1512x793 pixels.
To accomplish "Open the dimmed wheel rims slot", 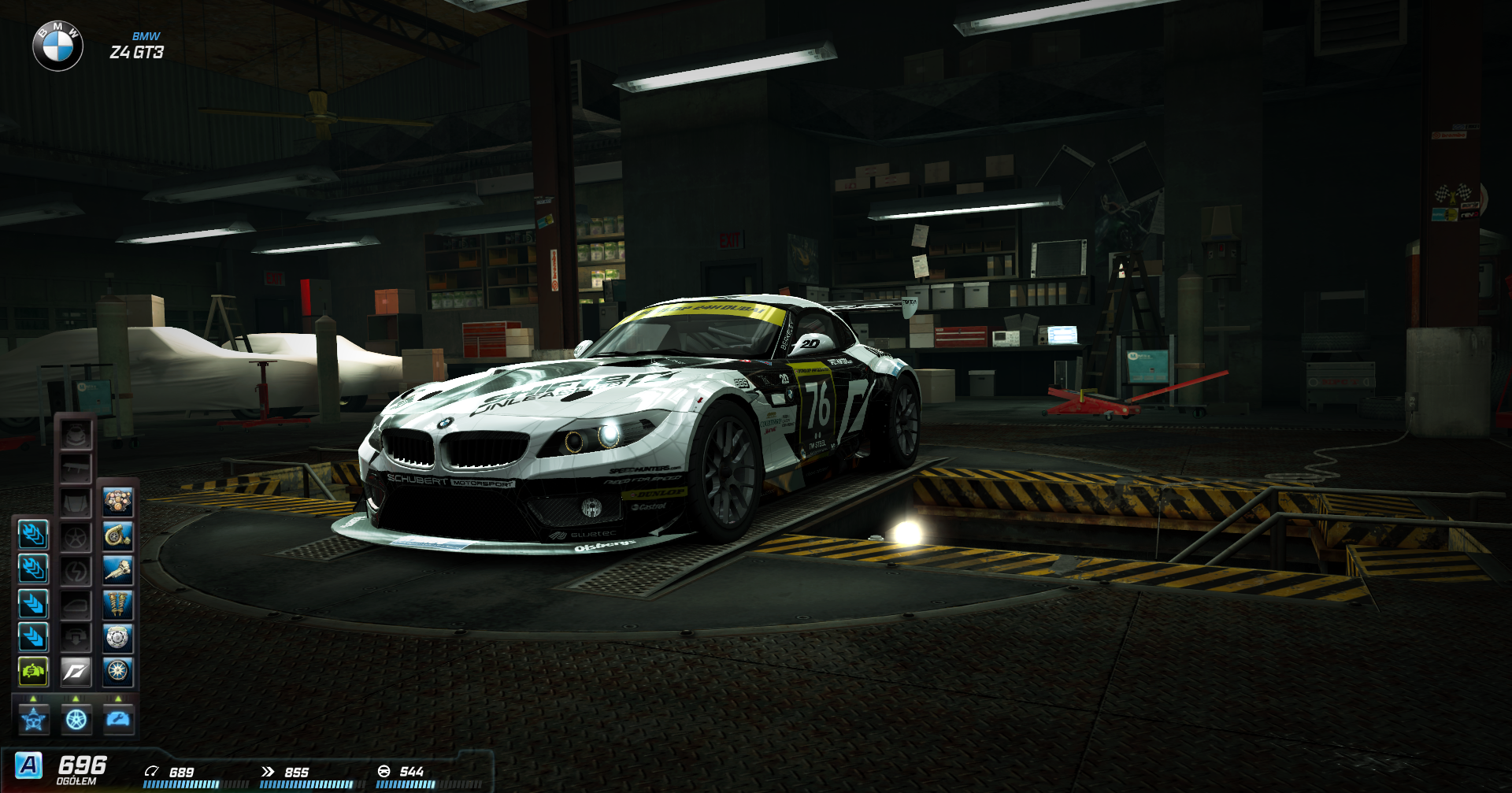I will tap(76, 537).
